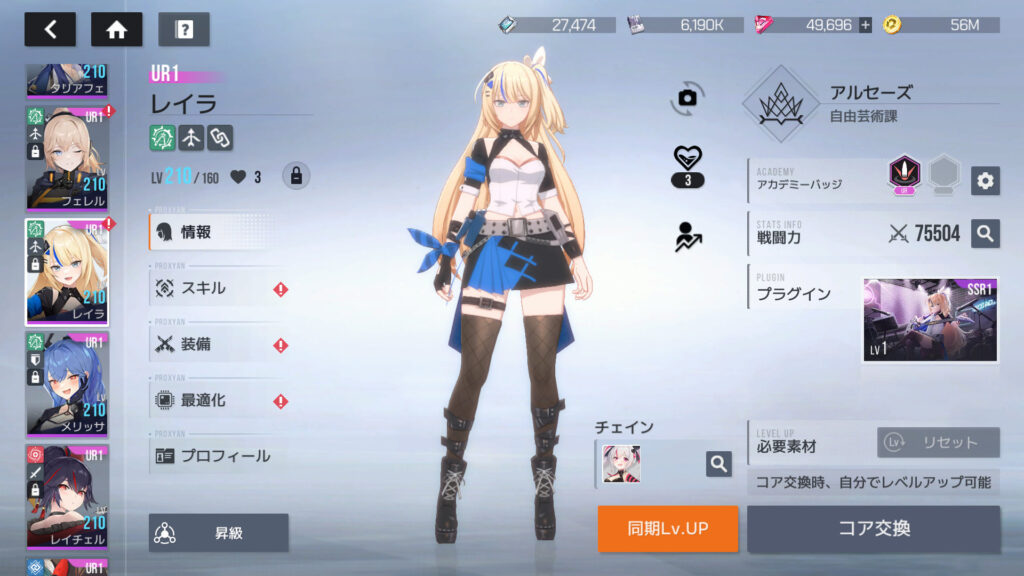Click the コア交換 button
This screenshot has height=576, width=1024.
873,528
